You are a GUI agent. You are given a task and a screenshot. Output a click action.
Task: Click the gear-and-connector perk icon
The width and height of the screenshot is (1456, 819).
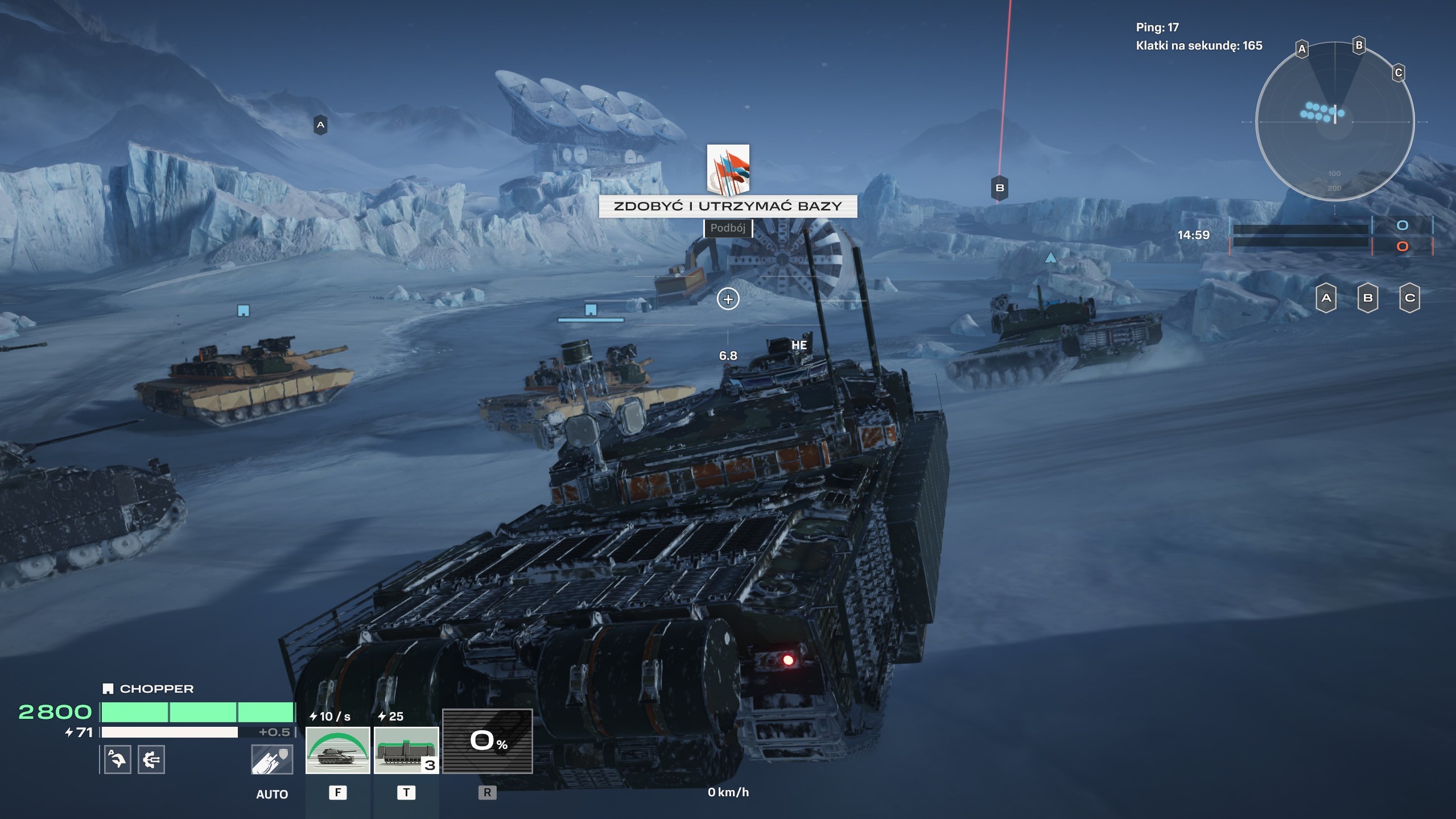point(151,759)
